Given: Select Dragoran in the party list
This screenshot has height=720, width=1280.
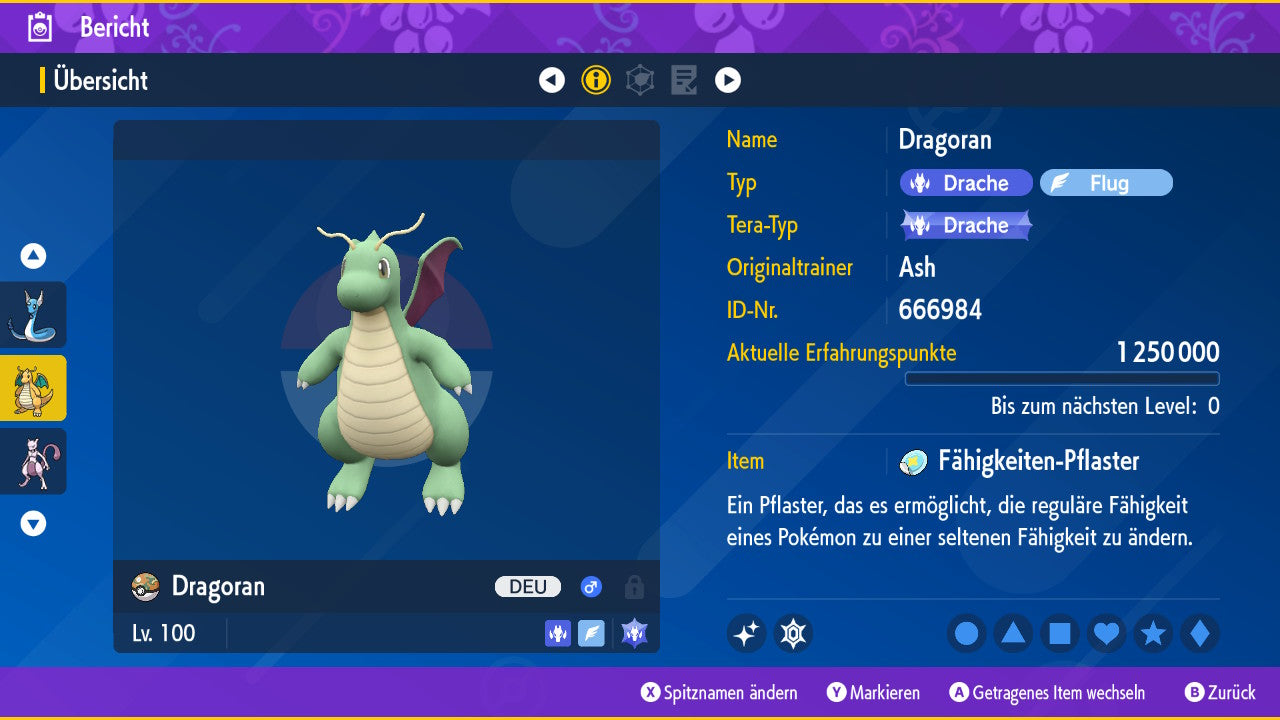Looking at the screenshot, I should (x=33, y=388).
